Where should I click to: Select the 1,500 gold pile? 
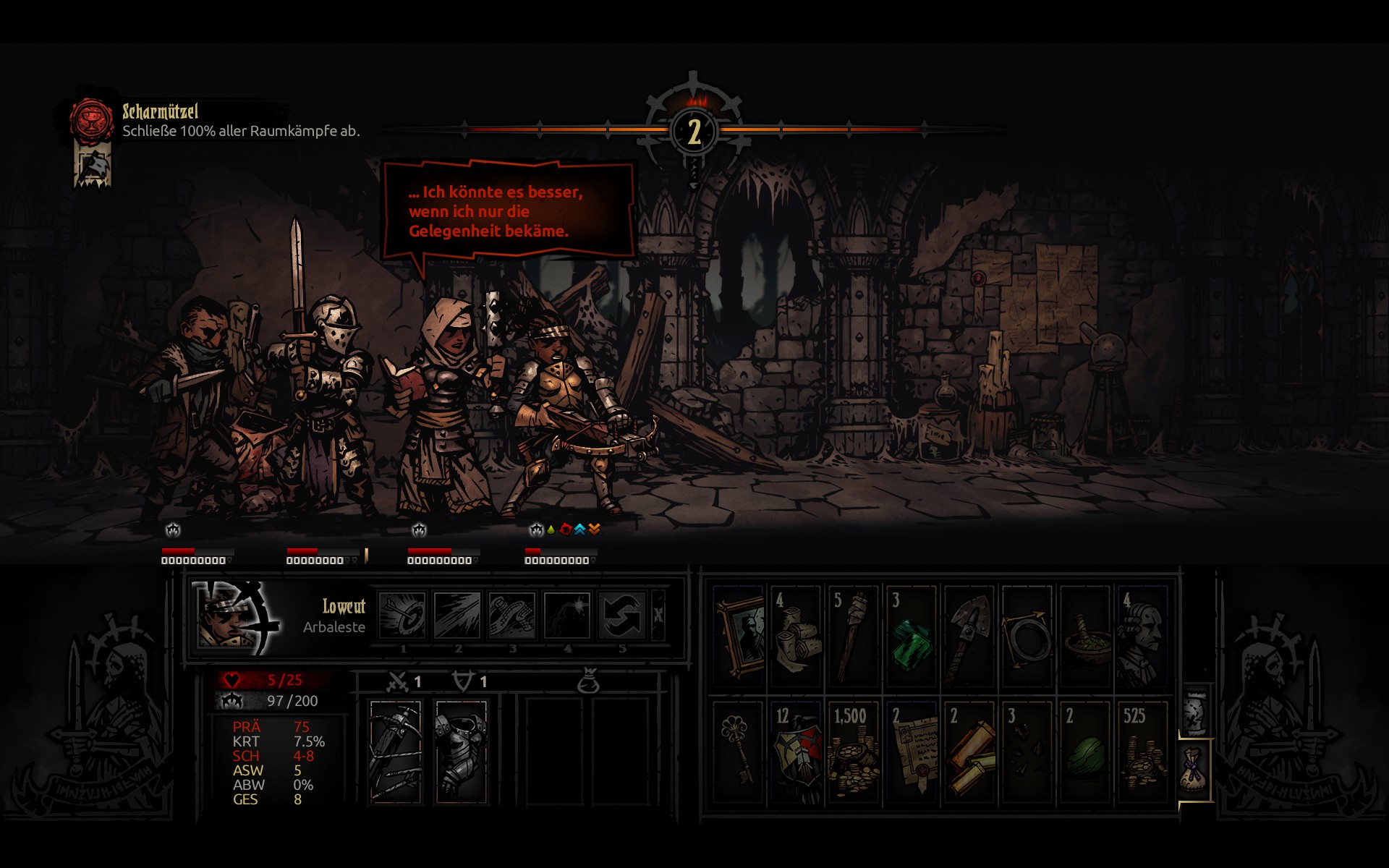click(x=854, y=751)
